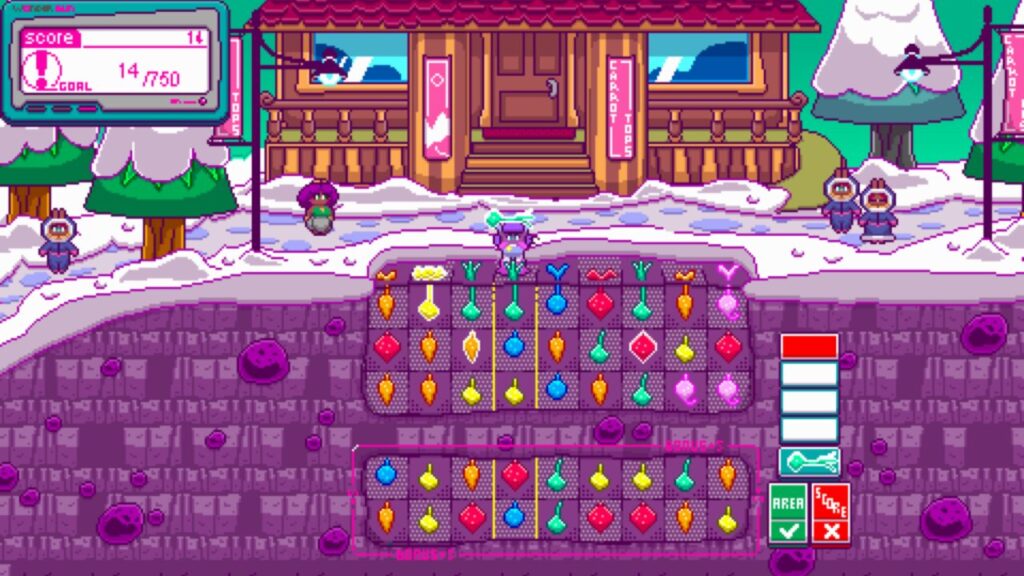The image size is (1024, 576).
Task: Select the blue Y-shaped leaf top
Action: point(557,272)
